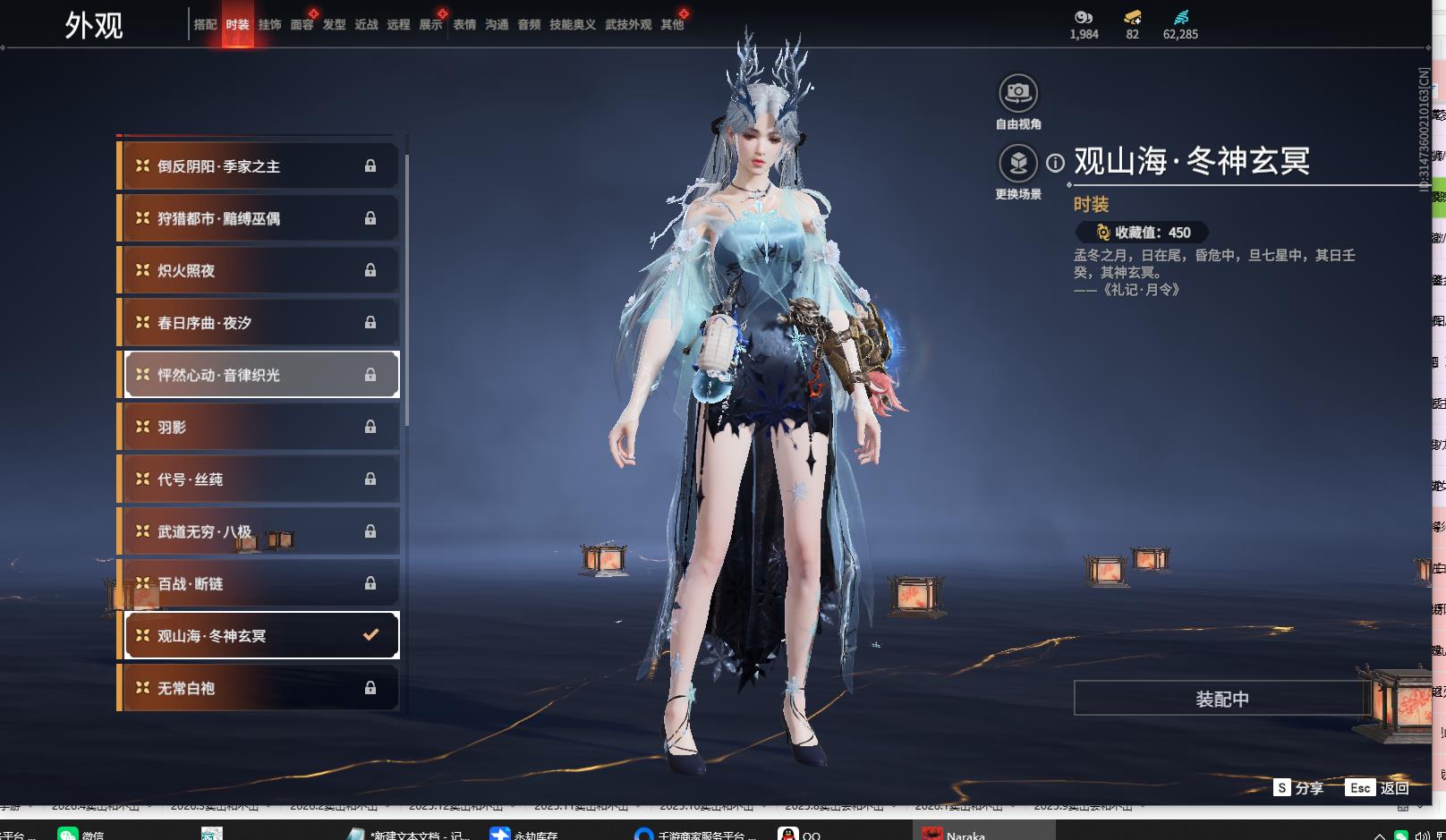Click the 装配中 equip button
1446x840 pixels.
(x=1221, y=699)
